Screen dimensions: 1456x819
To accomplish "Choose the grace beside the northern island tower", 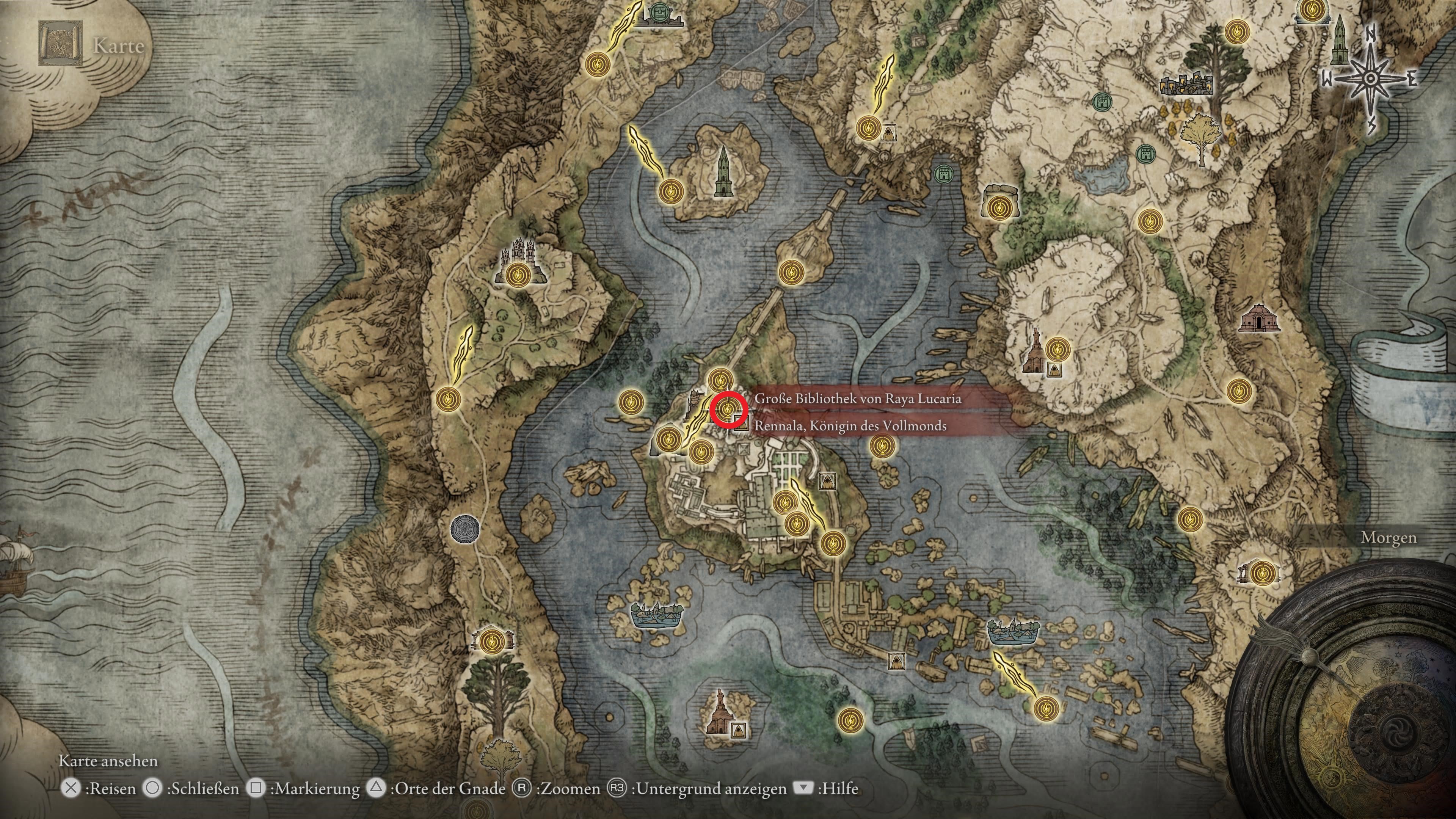I will click(671, 191).
